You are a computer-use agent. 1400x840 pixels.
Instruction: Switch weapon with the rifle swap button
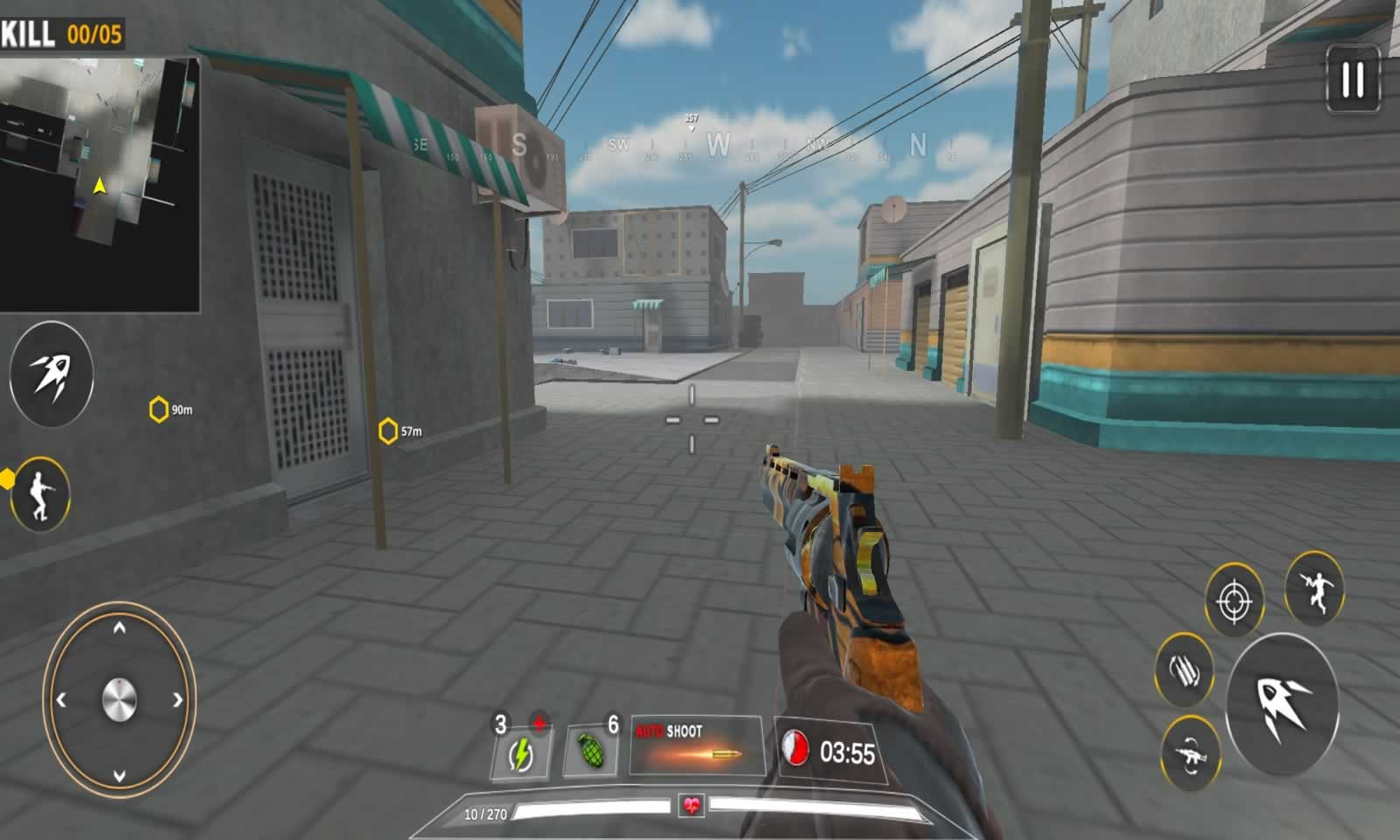coord(1190,753)
